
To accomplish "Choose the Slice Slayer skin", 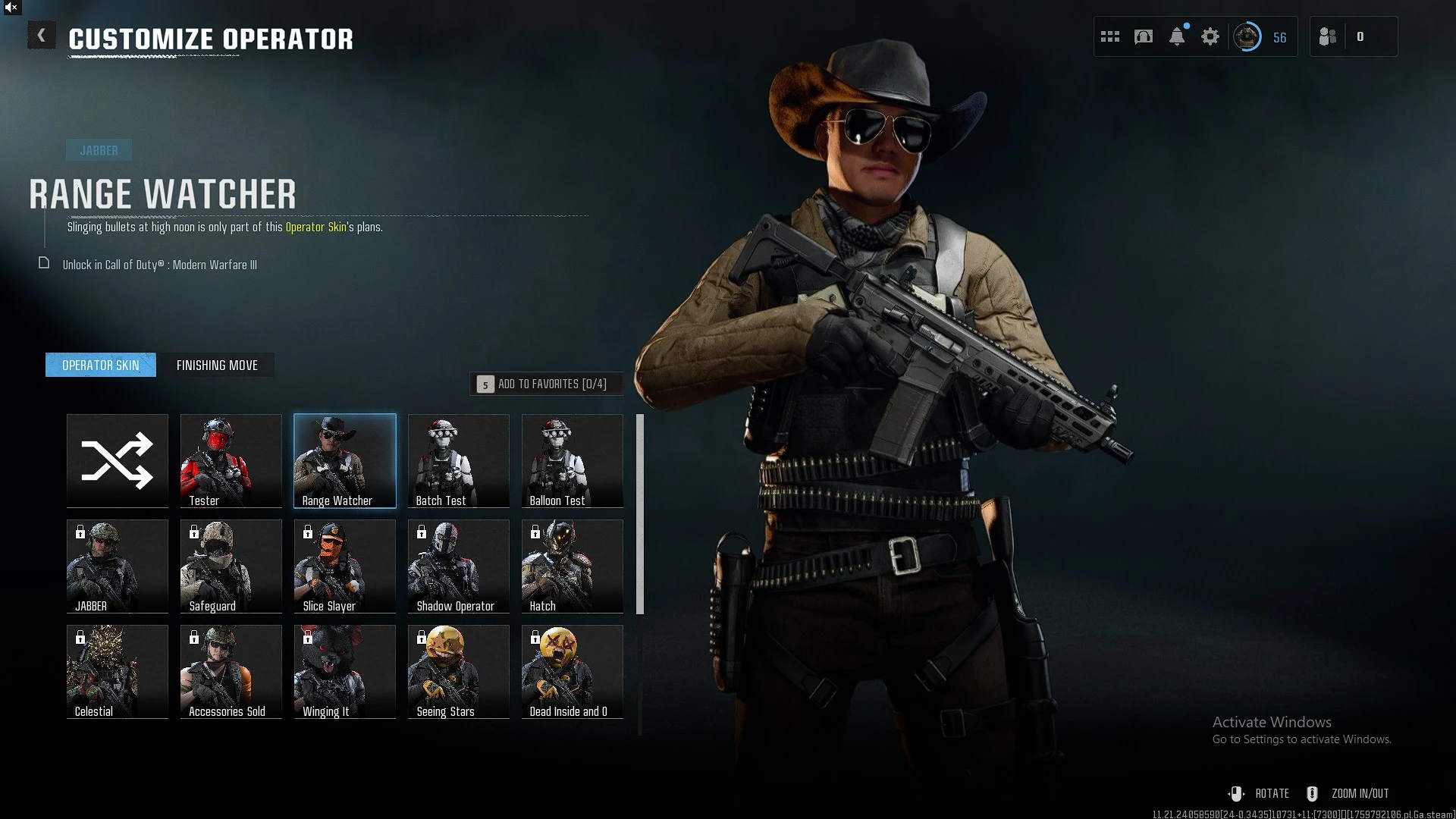I will [345, 566].
